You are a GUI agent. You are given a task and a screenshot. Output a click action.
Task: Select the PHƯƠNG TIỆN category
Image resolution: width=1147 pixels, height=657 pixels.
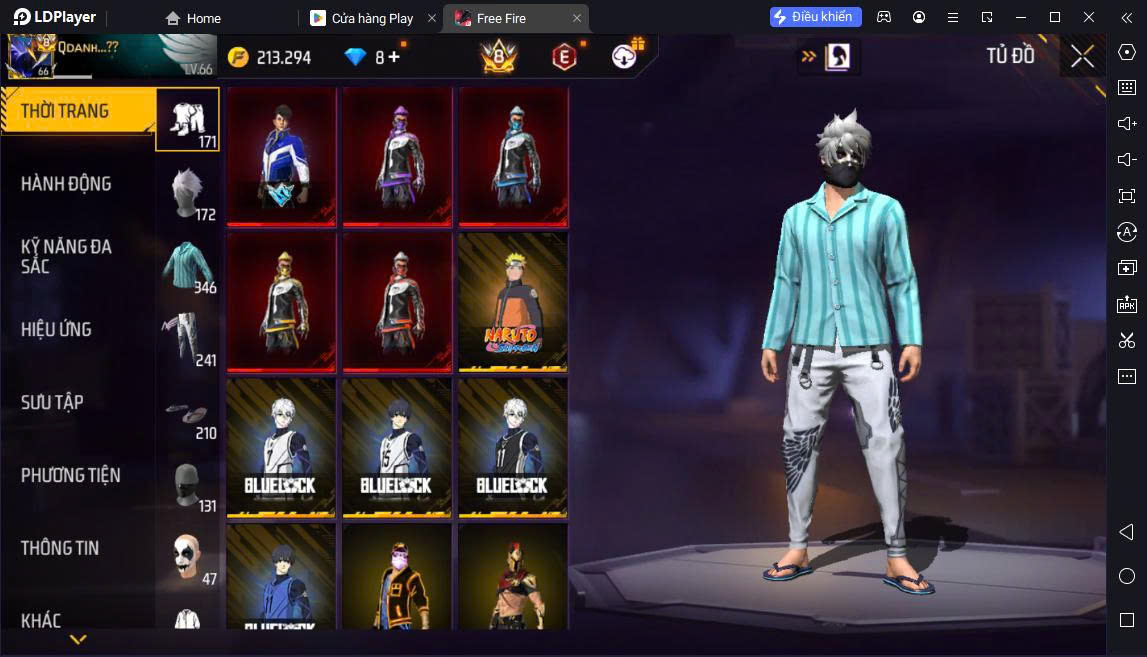(70, 475)
